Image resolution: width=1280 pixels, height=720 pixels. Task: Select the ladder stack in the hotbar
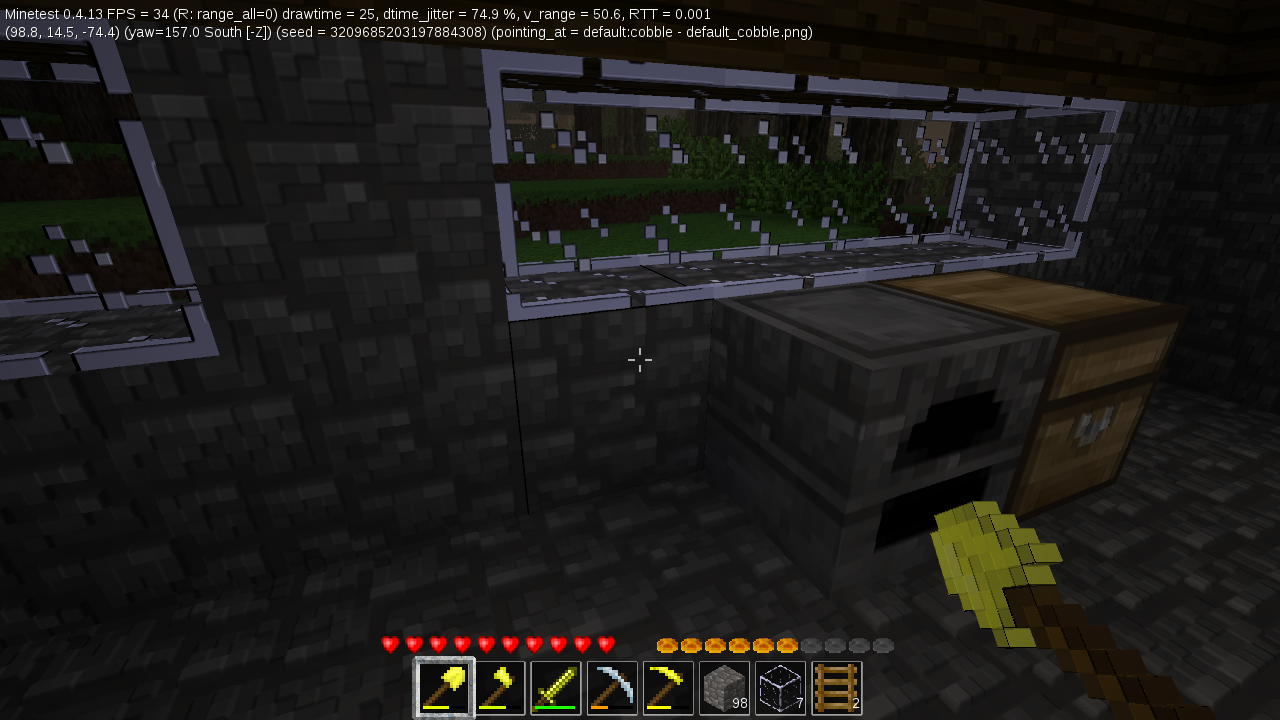click(836, 687)
